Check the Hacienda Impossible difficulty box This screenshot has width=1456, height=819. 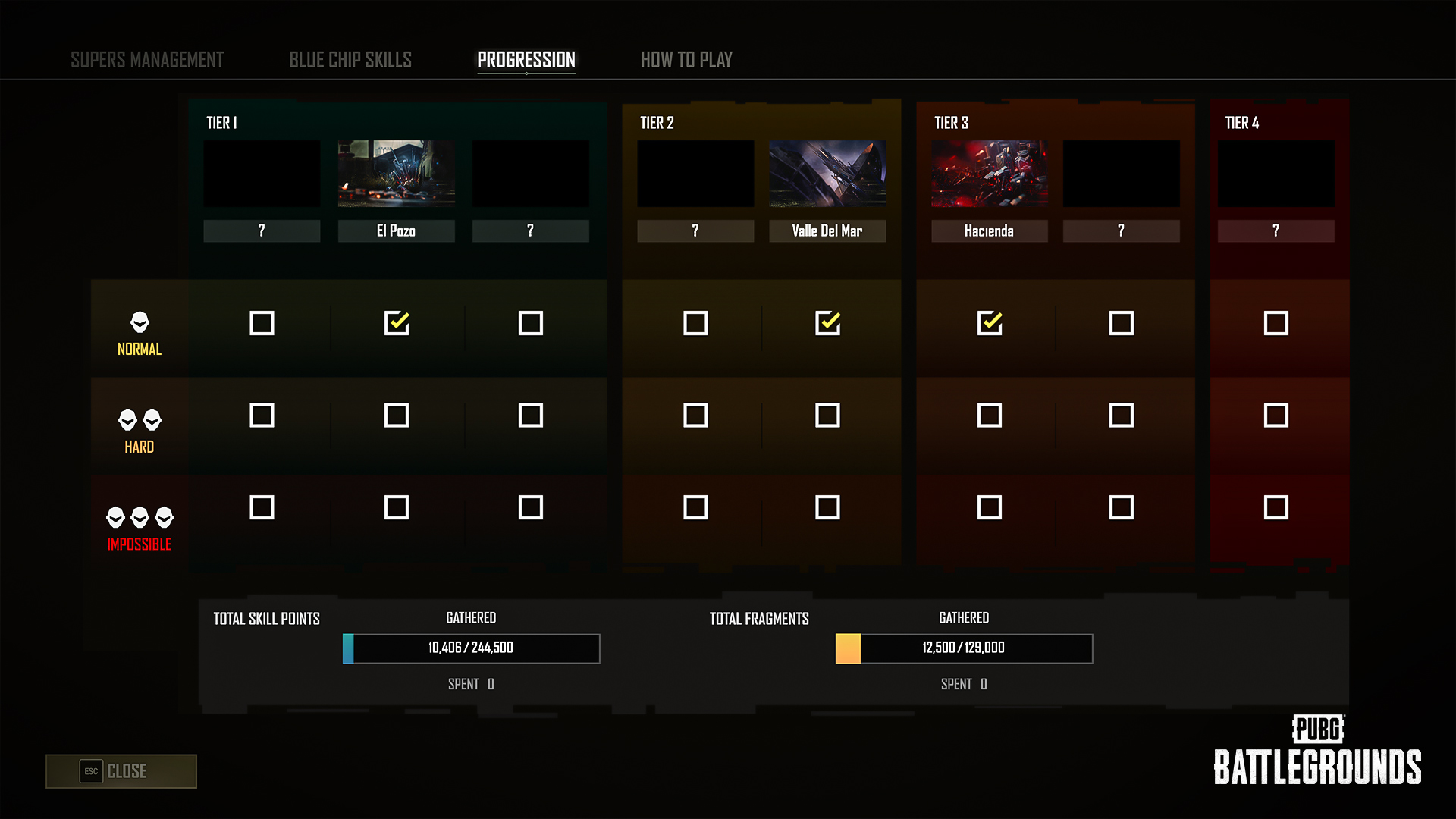click(990, 507)
